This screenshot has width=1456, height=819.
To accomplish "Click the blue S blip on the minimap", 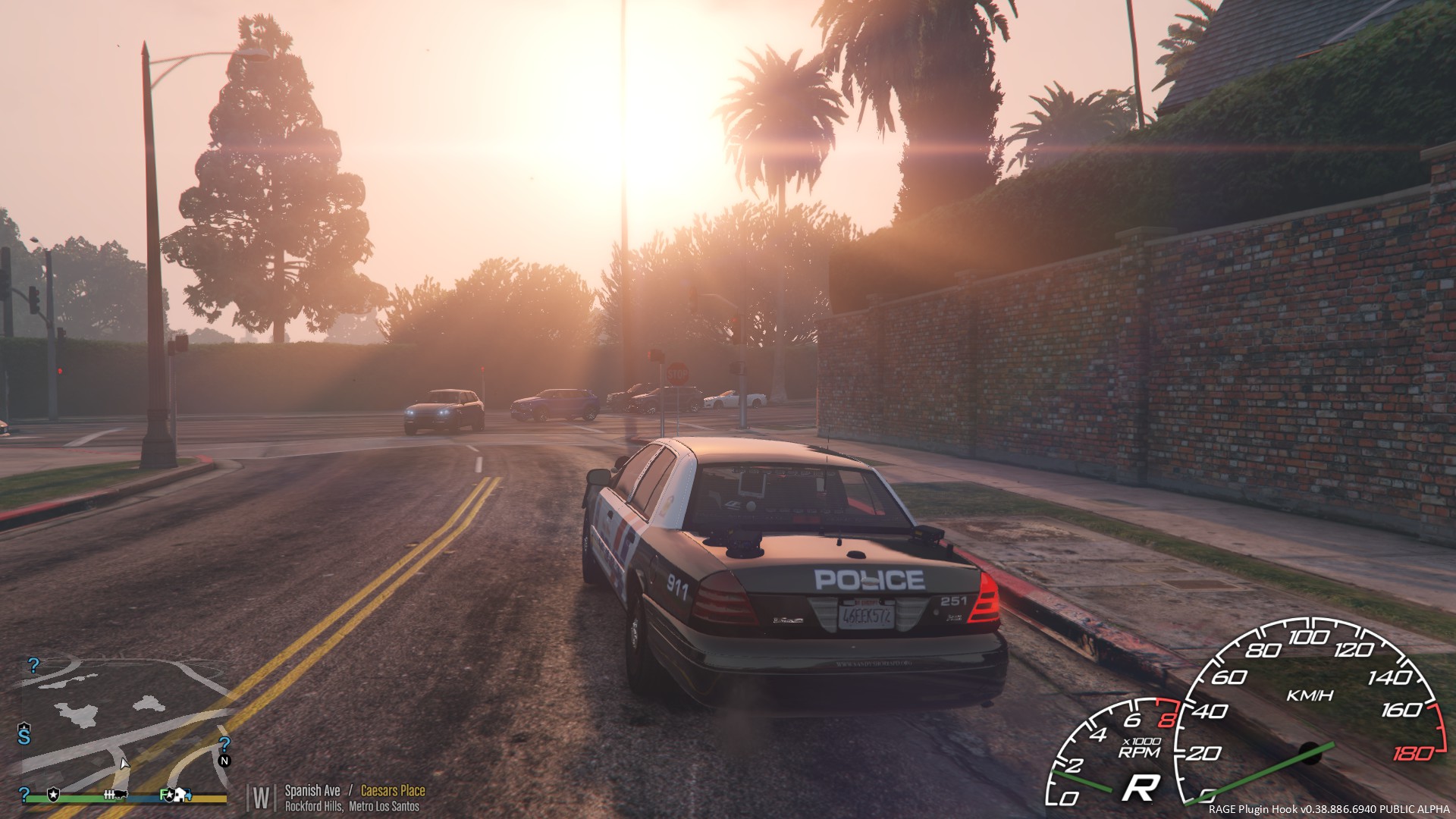I will click(24, 737).
